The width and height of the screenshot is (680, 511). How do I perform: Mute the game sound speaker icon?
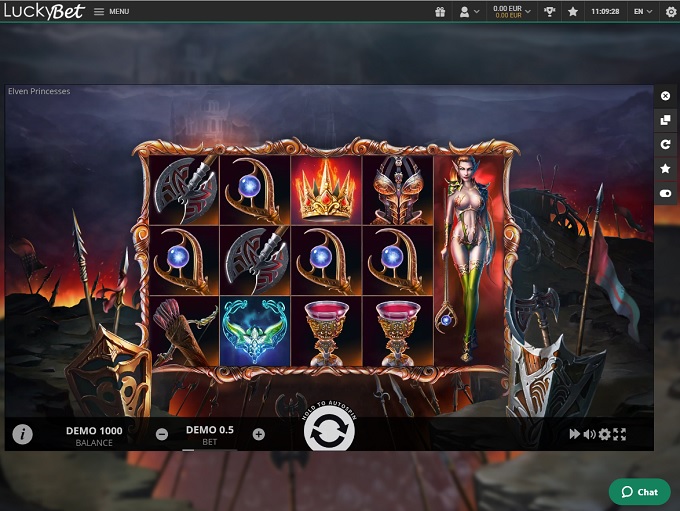pyautogui.click(x=589, y=434)
